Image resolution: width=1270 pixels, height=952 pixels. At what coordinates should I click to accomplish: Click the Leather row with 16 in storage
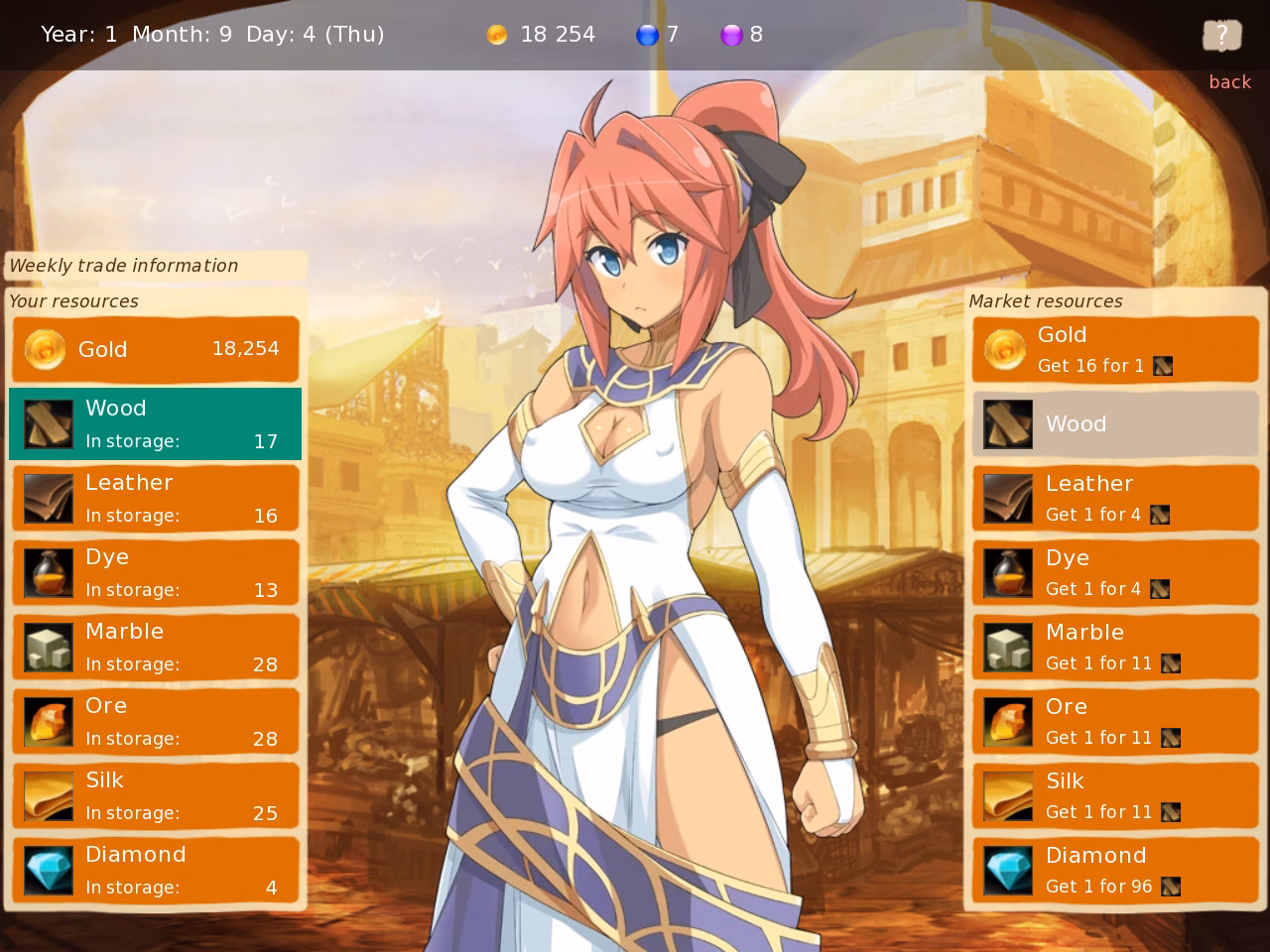(155, 498)
